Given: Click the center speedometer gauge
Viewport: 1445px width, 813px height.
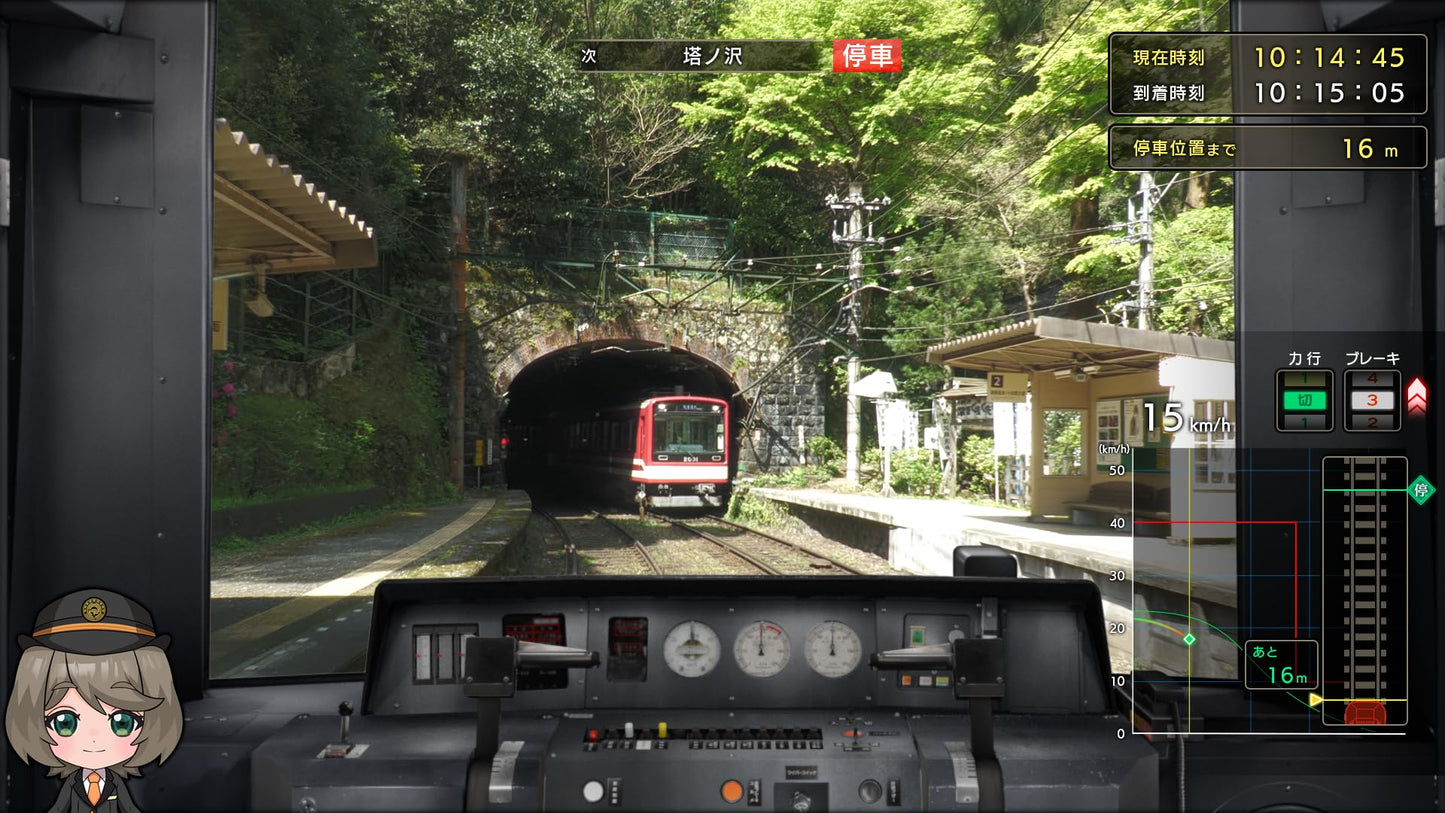Looking at the screenshot, I should (761, 648).
